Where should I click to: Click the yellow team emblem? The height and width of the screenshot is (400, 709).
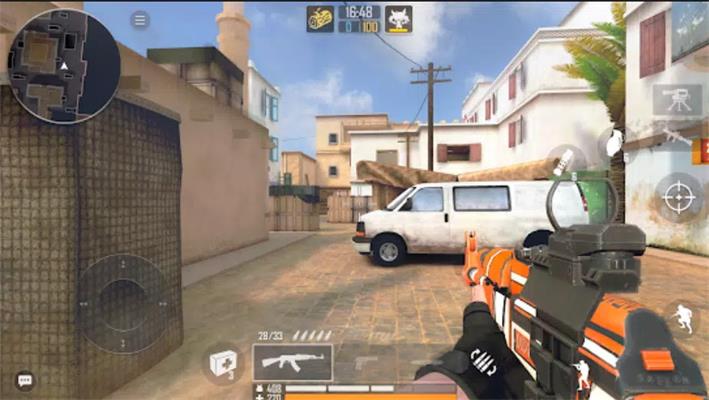320,18
